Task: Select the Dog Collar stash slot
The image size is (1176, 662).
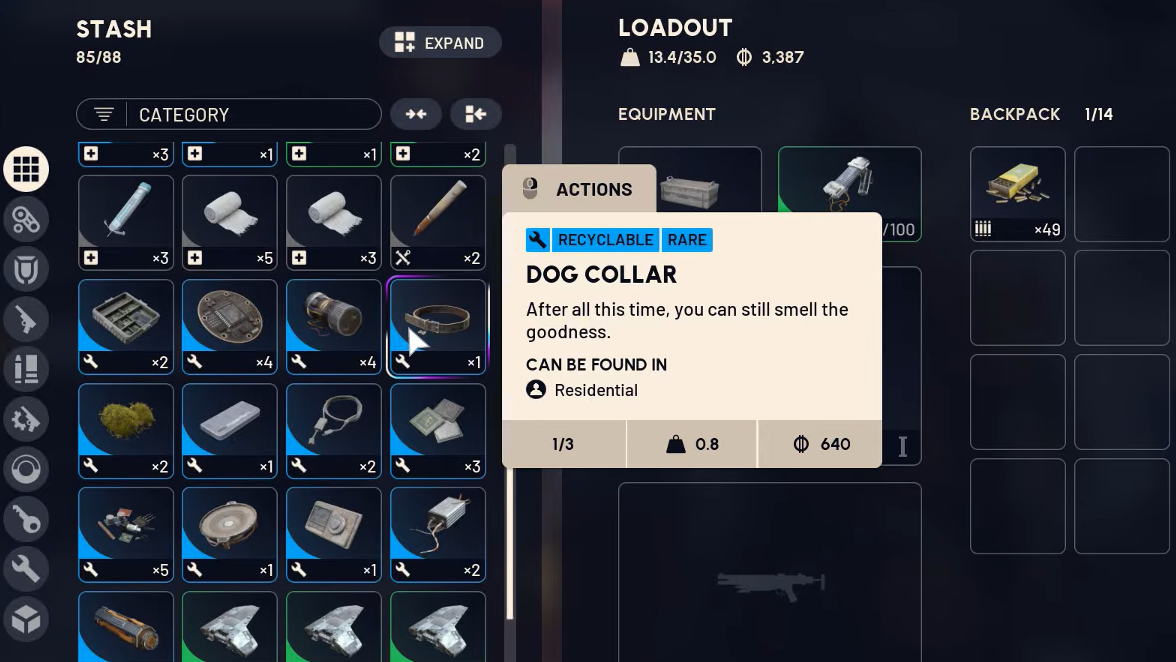Action: (x=438, y=327)
